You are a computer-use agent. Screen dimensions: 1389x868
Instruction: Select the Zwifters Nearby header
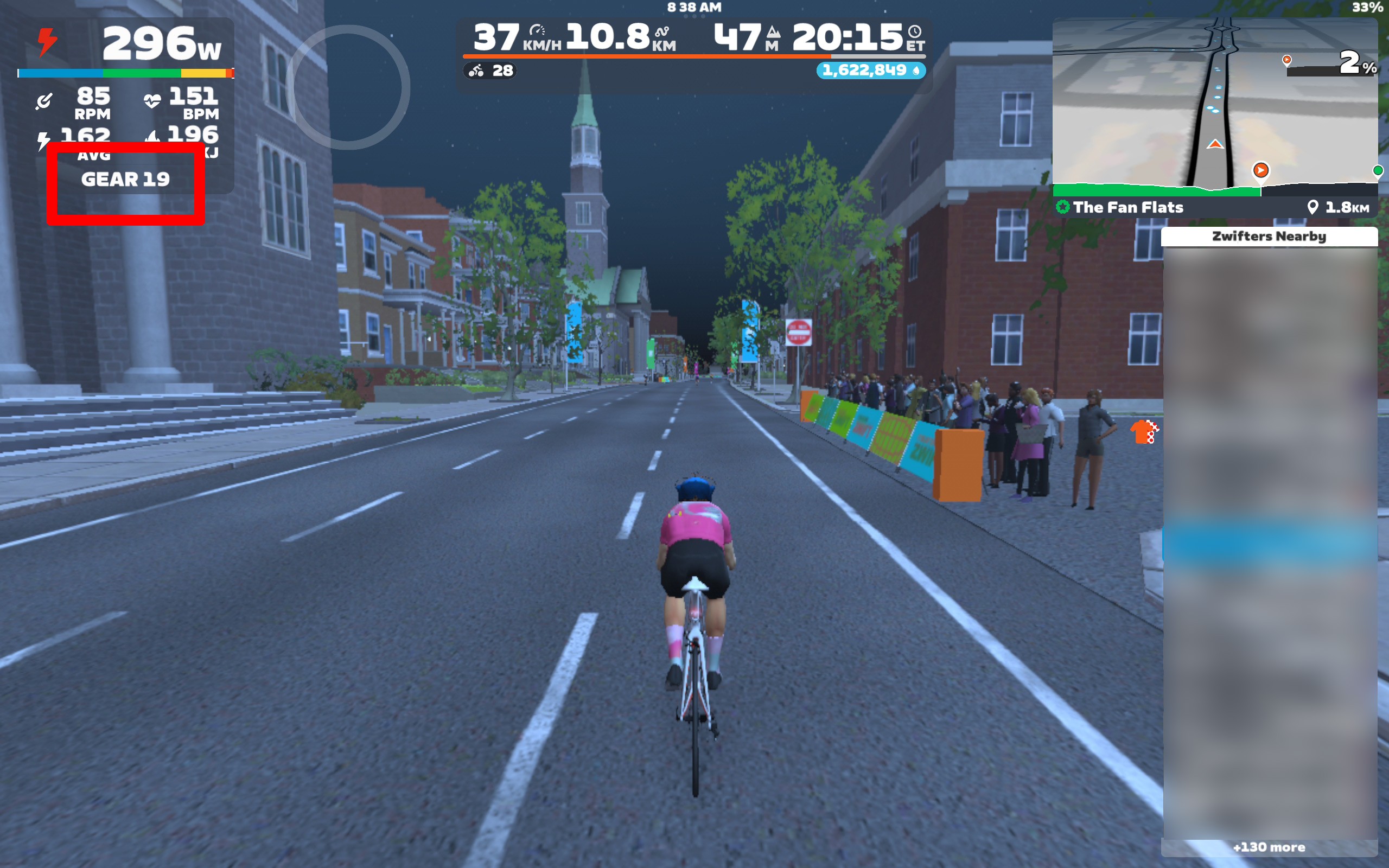(x=1269, y=237)
